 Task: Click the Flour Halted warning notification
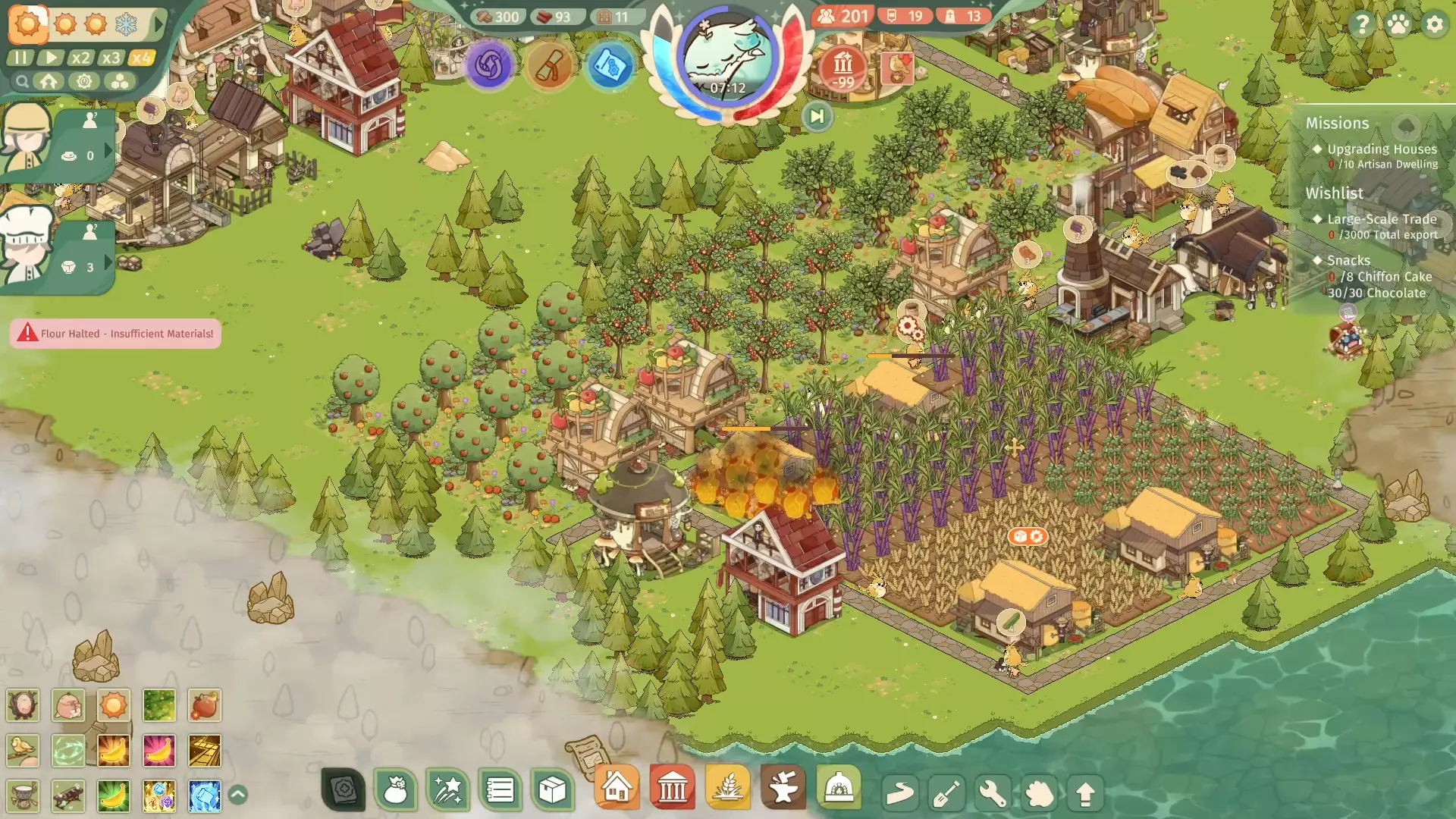point(115,334)
